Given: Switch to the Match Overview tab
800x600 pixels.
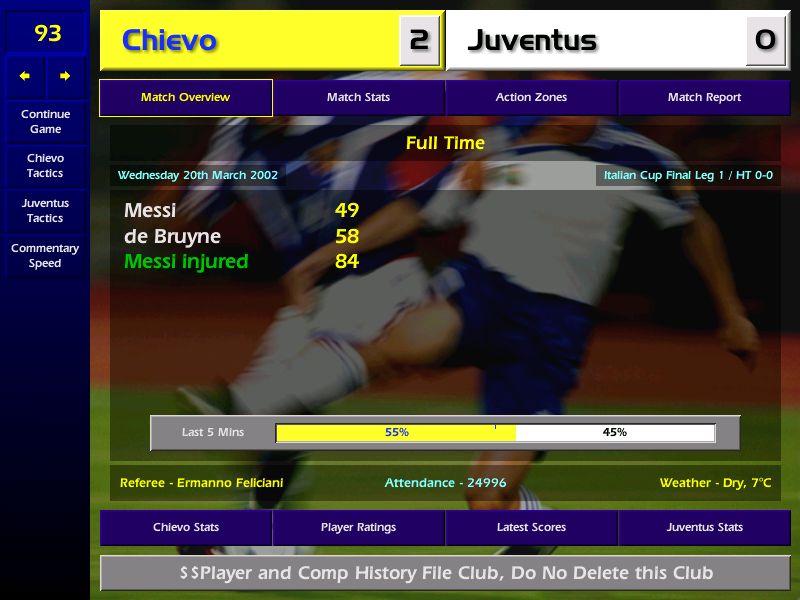Looking at the screenshot, I should (x=186, y=98).
